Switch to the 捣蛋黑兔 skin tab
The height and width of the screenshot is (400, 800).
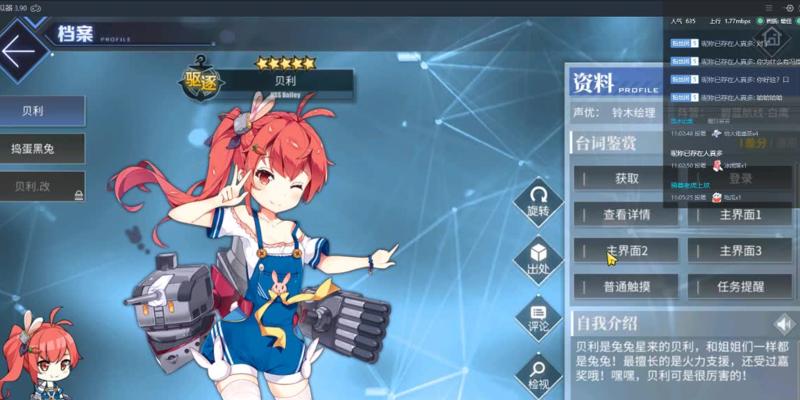coord(41,148)
